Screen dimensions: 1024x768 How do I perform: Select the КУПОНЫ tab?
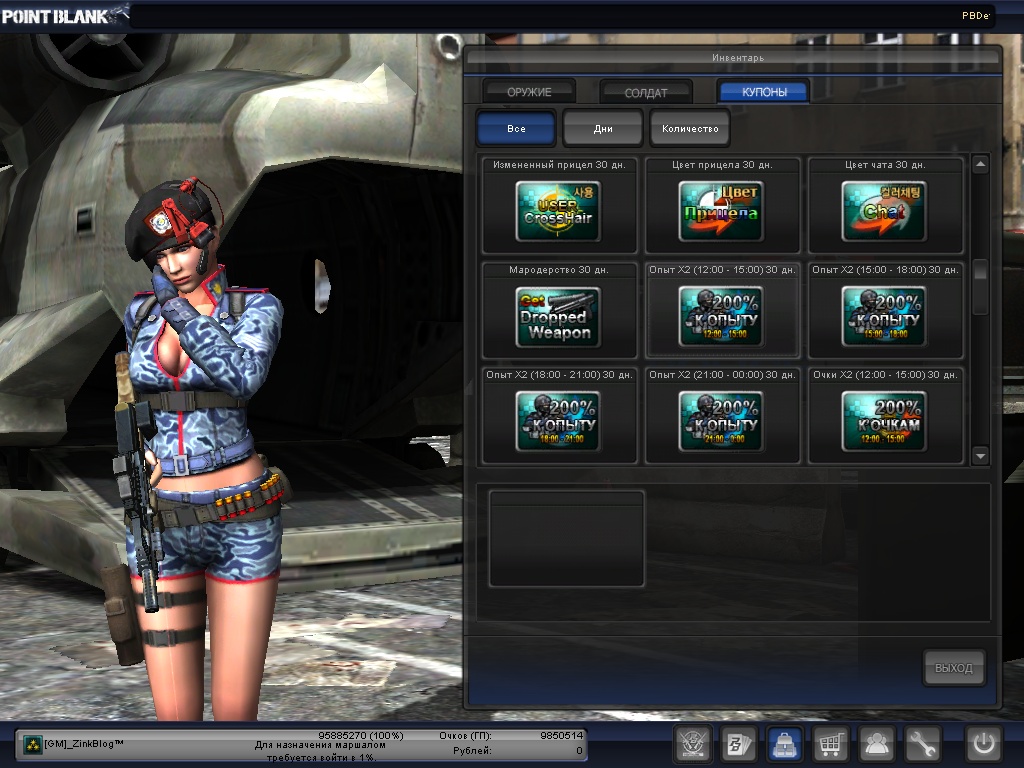763,92
